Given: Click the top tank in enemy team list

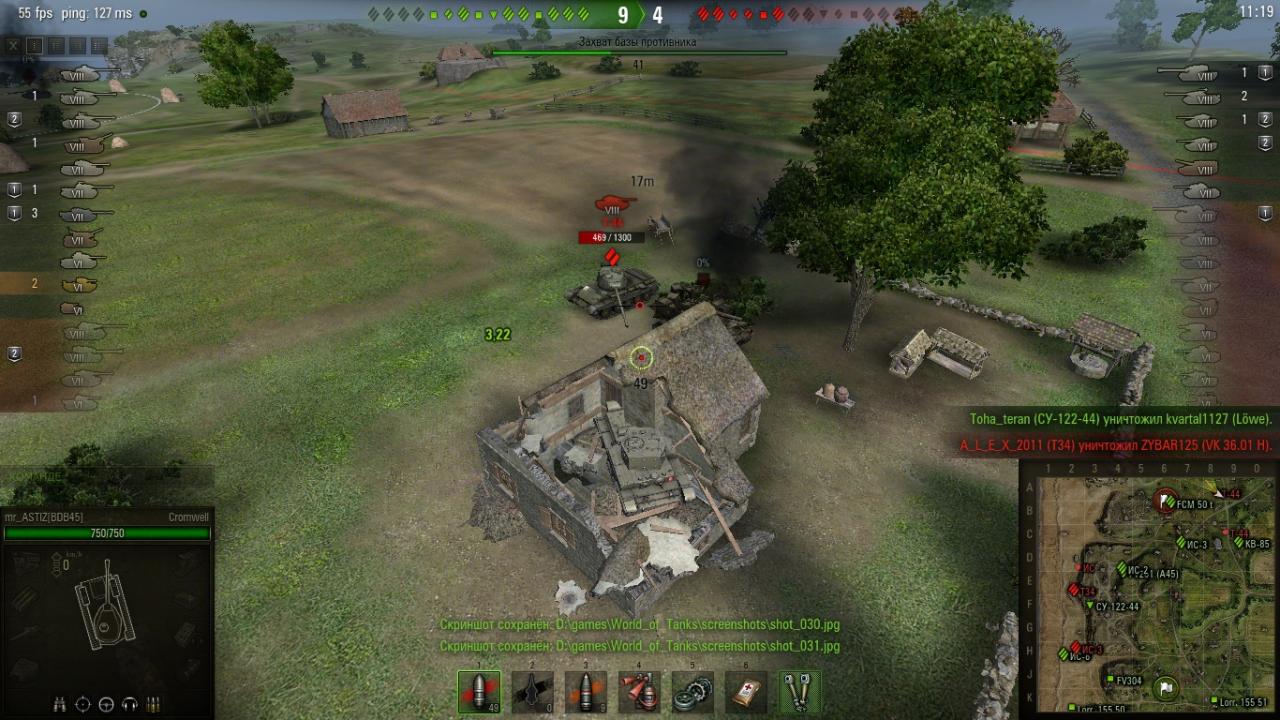Looking at the screenshot, I should tap(1198, 73).
